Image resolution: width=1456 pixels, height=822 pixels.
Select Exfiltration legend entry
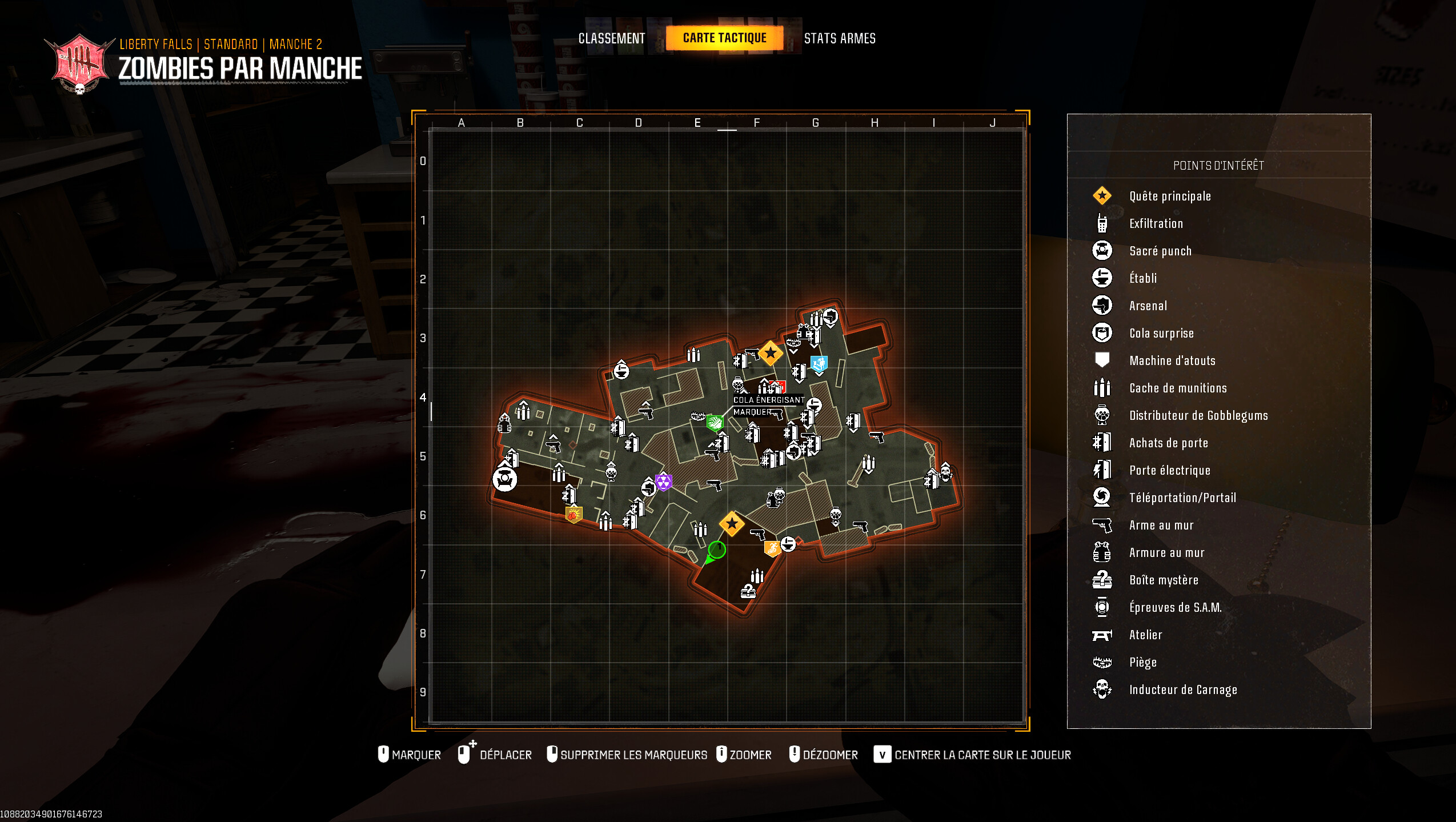pyautogui.click(x=1156, y=223)
